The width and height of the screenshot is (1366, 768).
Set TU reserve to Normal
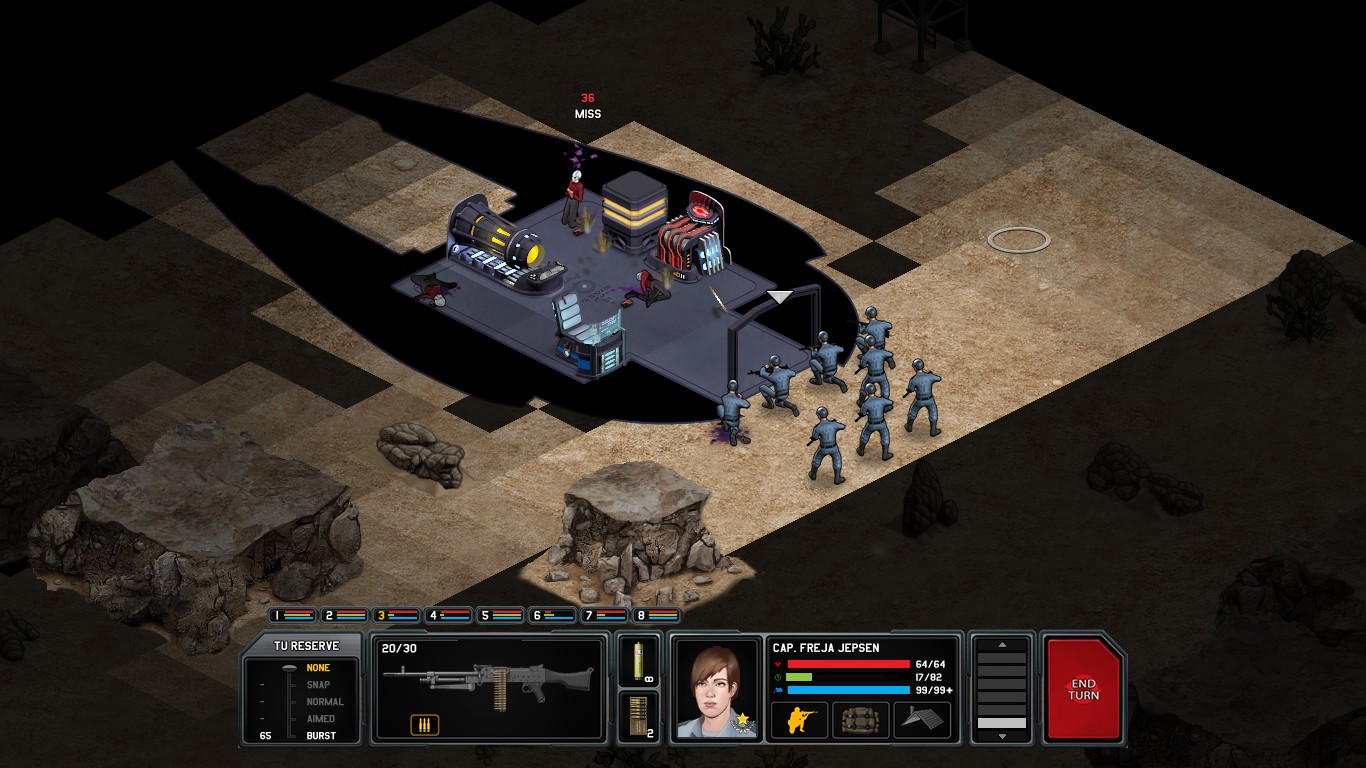(x=324, y=702)
